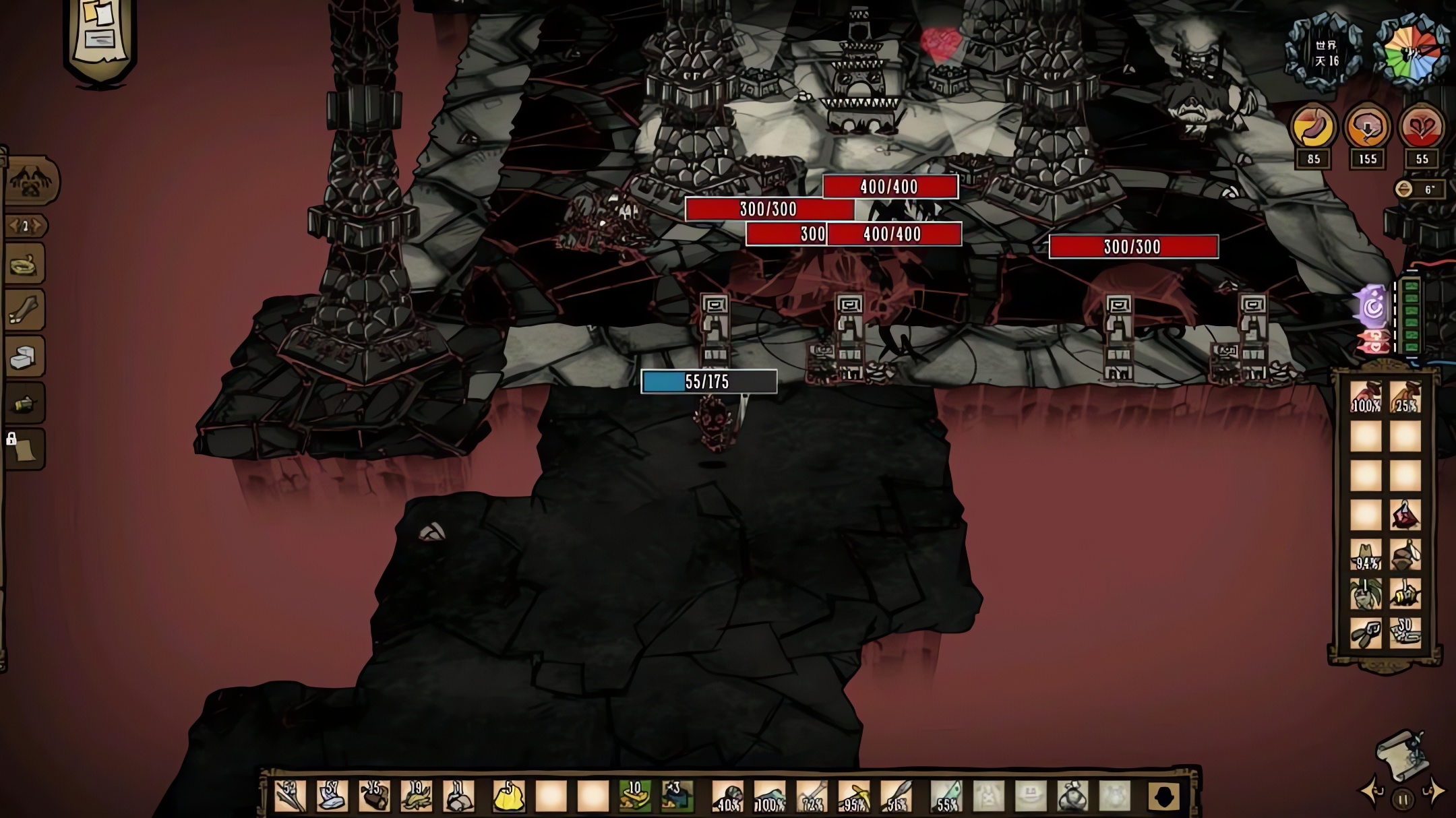Screen dimensions: 1456x818
Task: Select the straw hat at 94% in backpack
Action: [x=1366, y=555]
